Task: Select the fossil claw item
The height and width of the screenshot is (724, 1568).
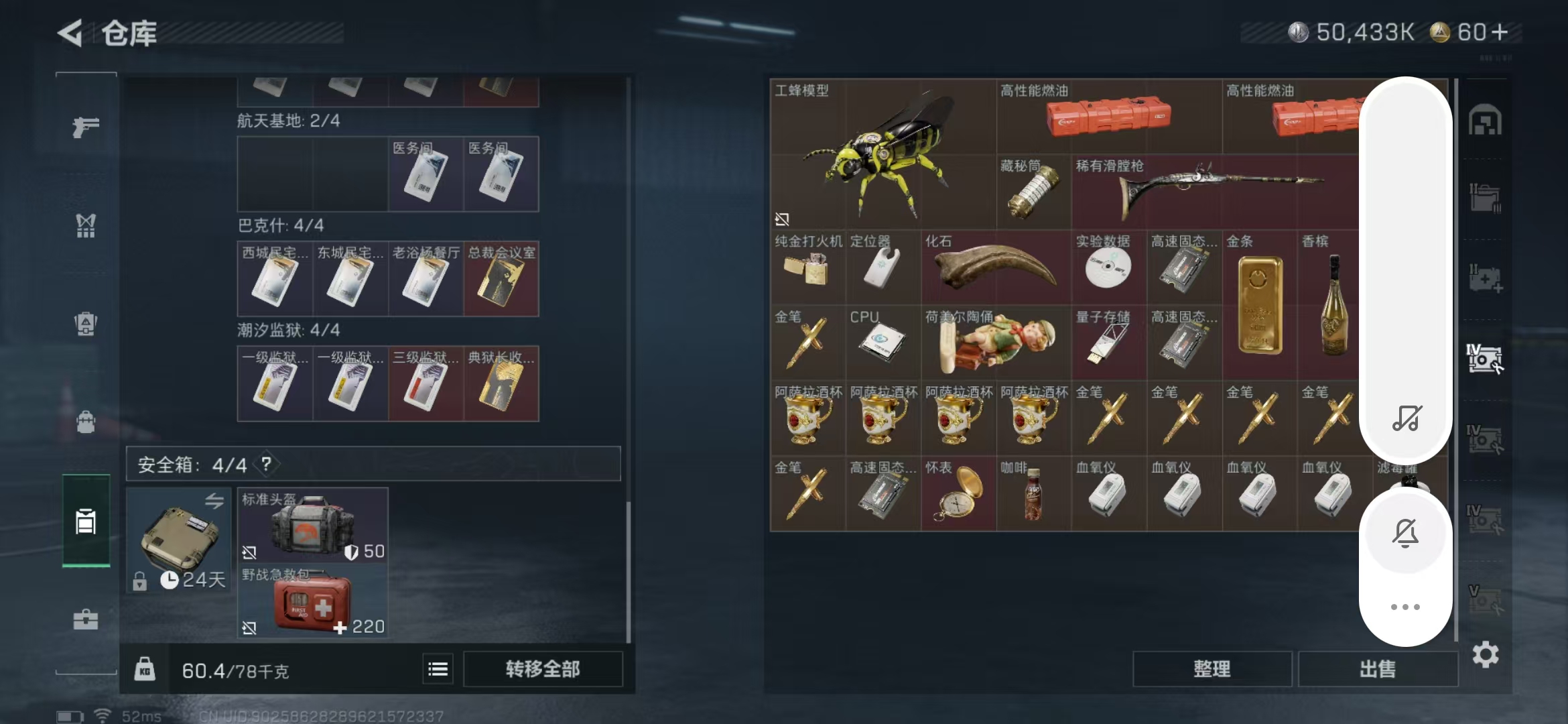Action: click(996, 267)
